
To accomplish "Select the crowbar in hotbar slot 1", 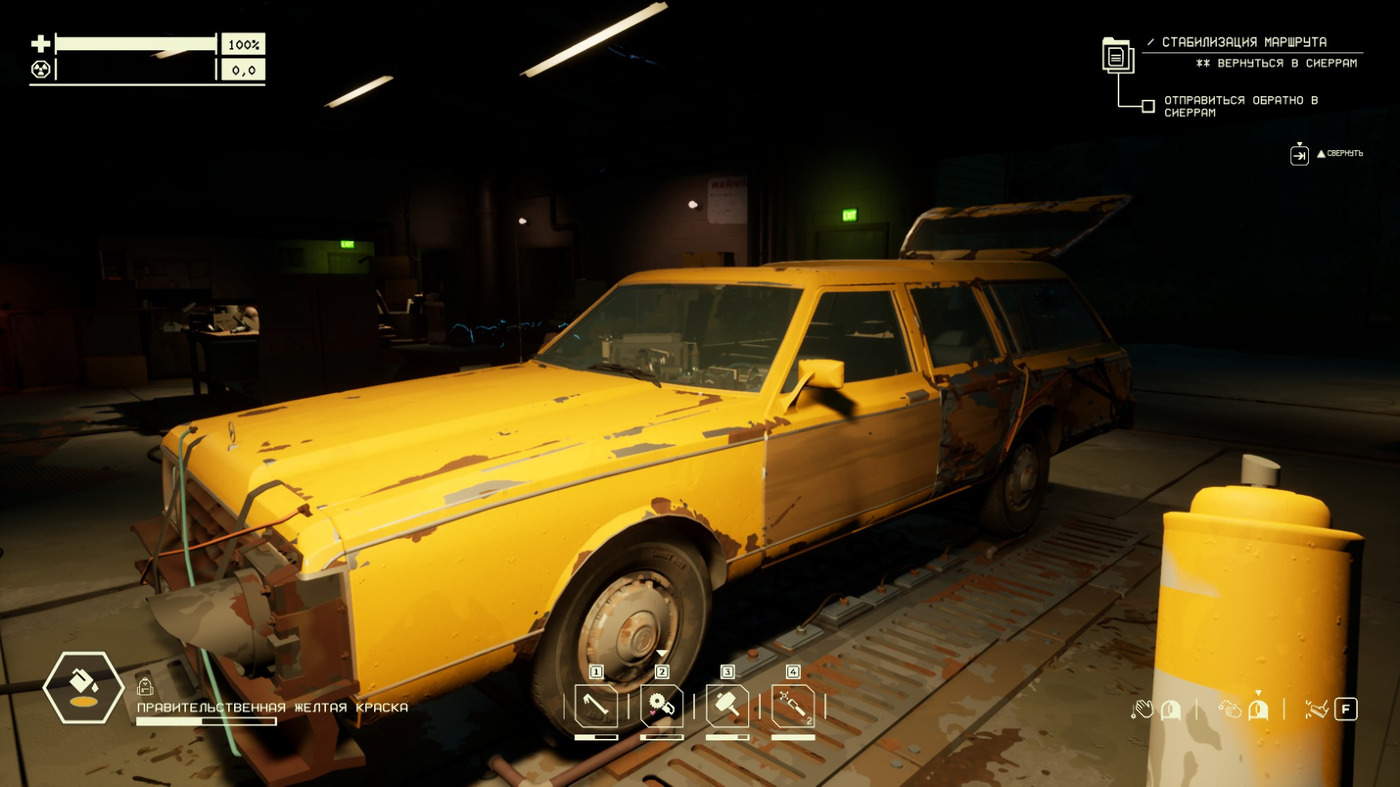I will [x=596, y=706].
